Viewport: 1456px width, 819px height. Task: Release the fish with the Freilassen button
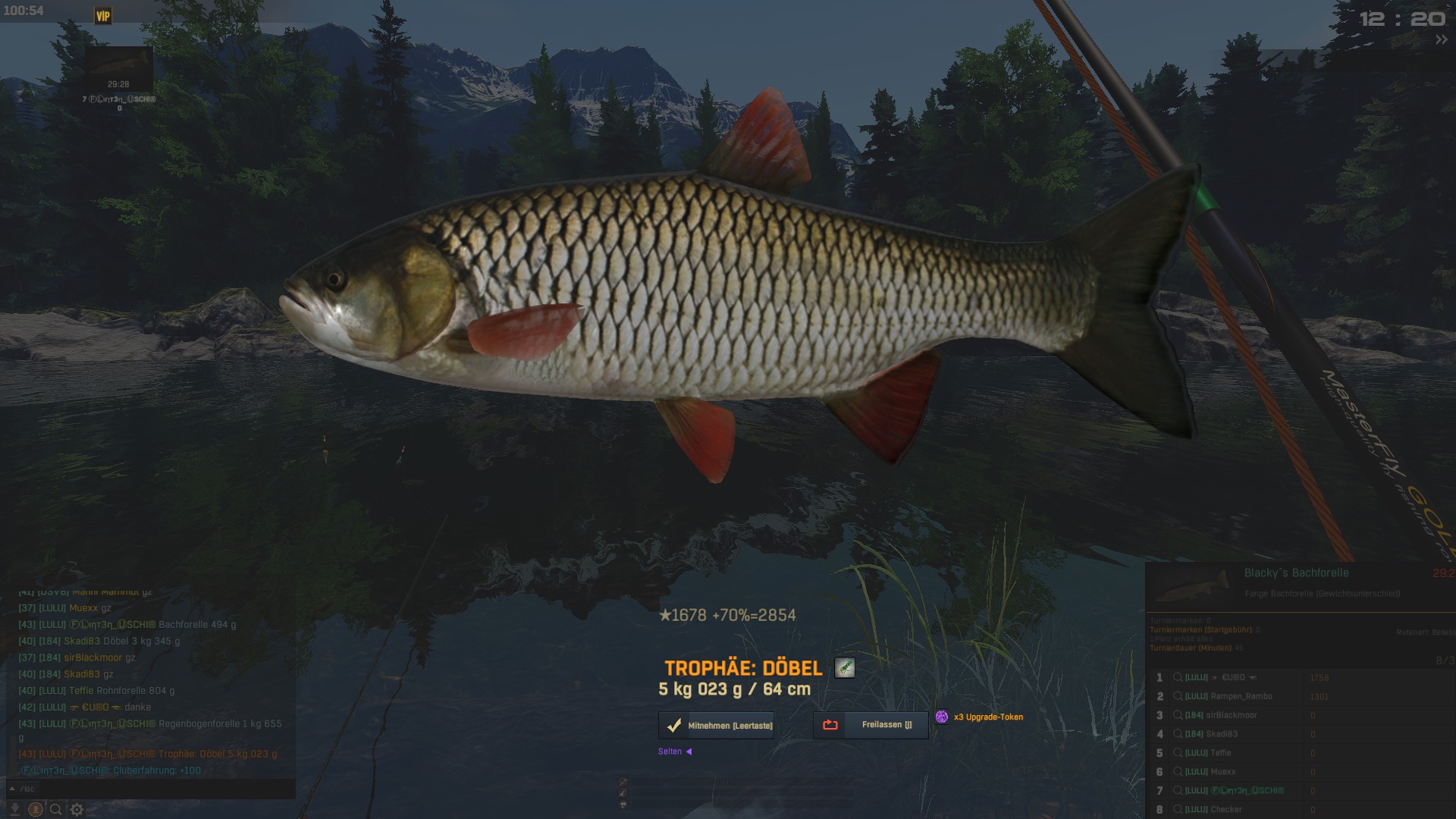point(871,725)
